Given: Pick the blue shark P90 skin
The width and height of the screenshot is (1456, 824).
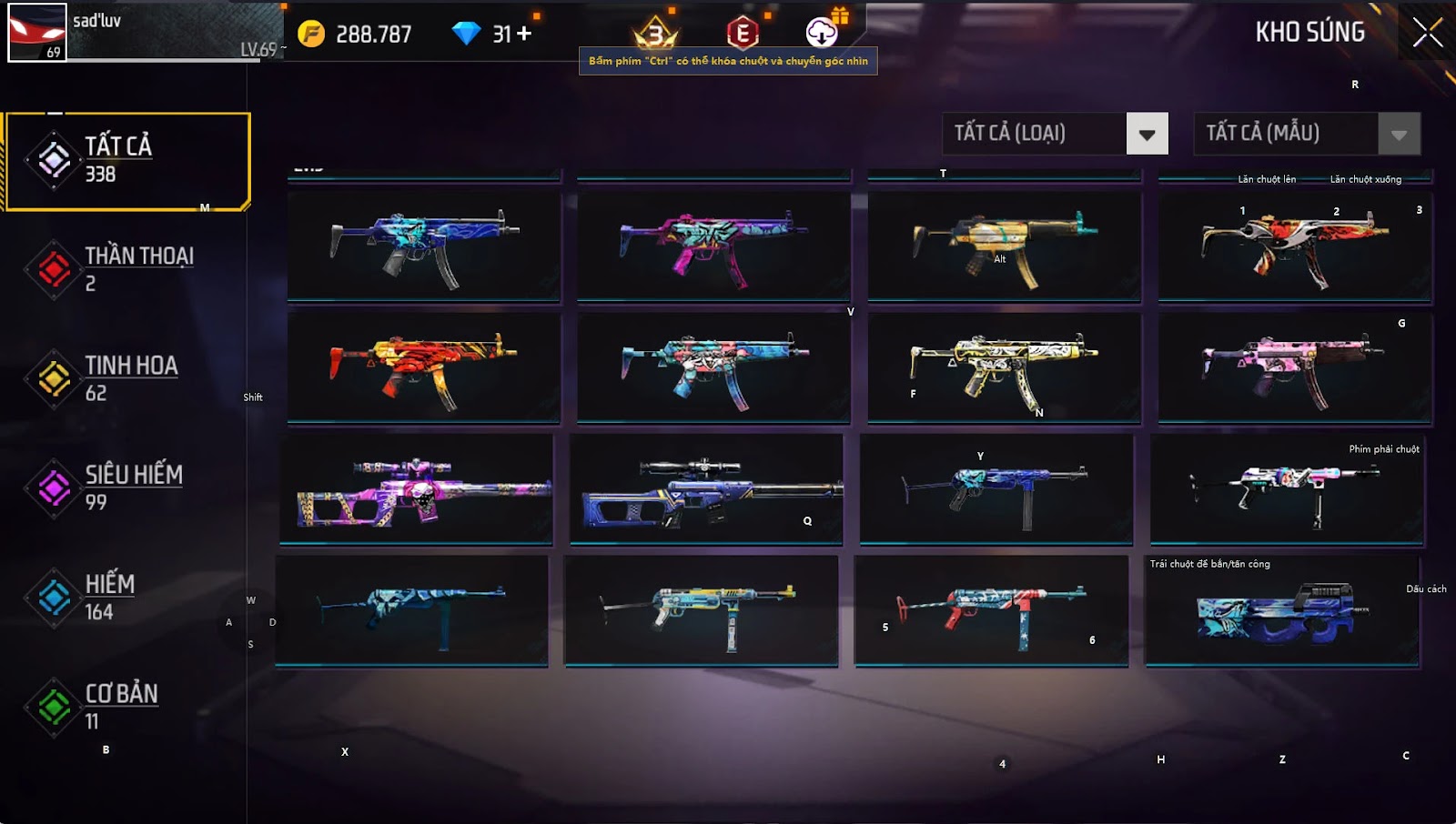Looking at the screenshot, I should tap(1281, 611).
